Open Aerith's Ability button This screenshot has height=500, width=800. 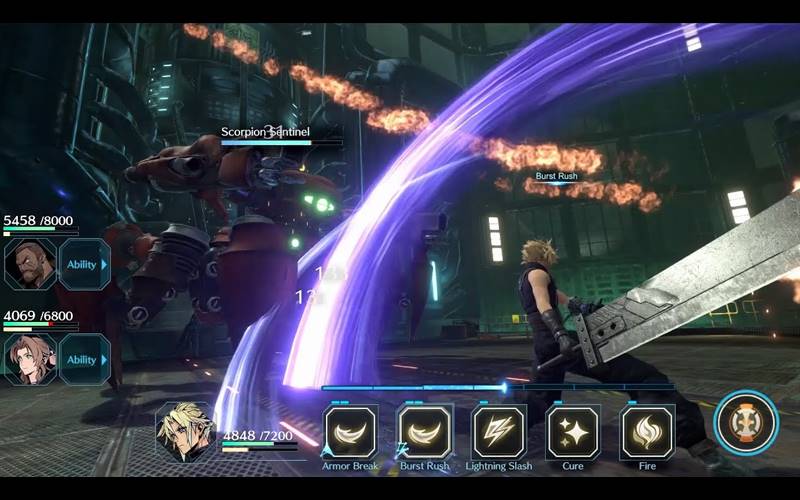pyautogui.click(x=85, y=359)
